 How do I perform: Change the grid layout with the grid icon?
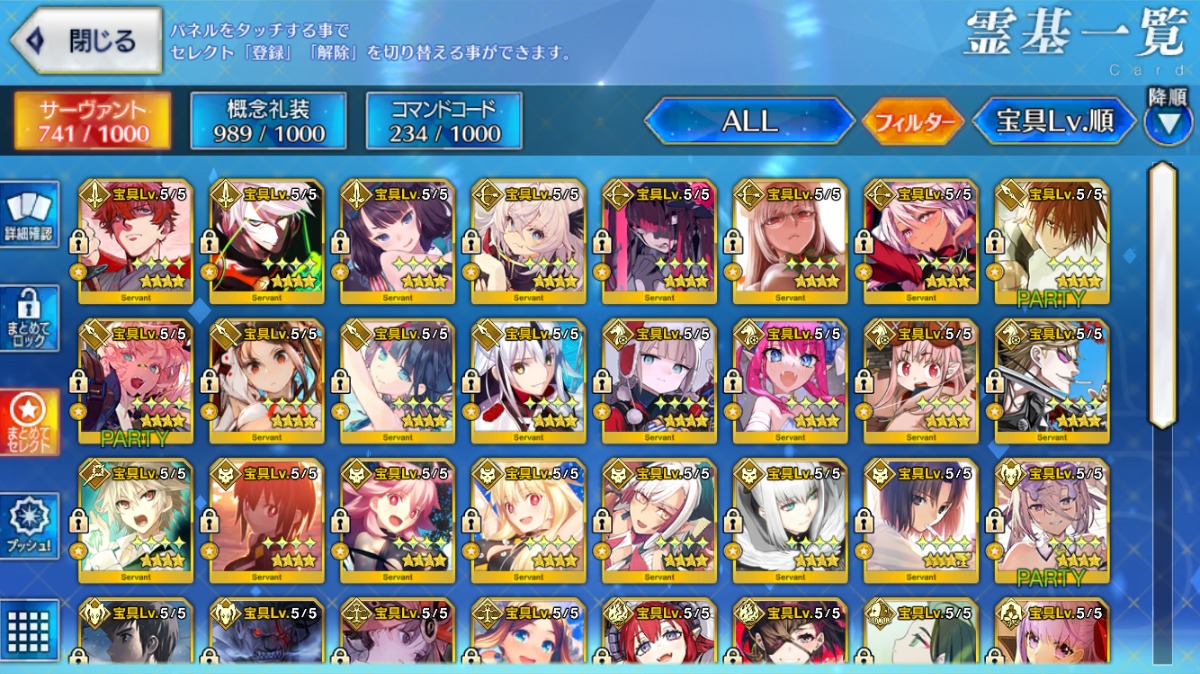pyautogui.click(x=31, y=628)
